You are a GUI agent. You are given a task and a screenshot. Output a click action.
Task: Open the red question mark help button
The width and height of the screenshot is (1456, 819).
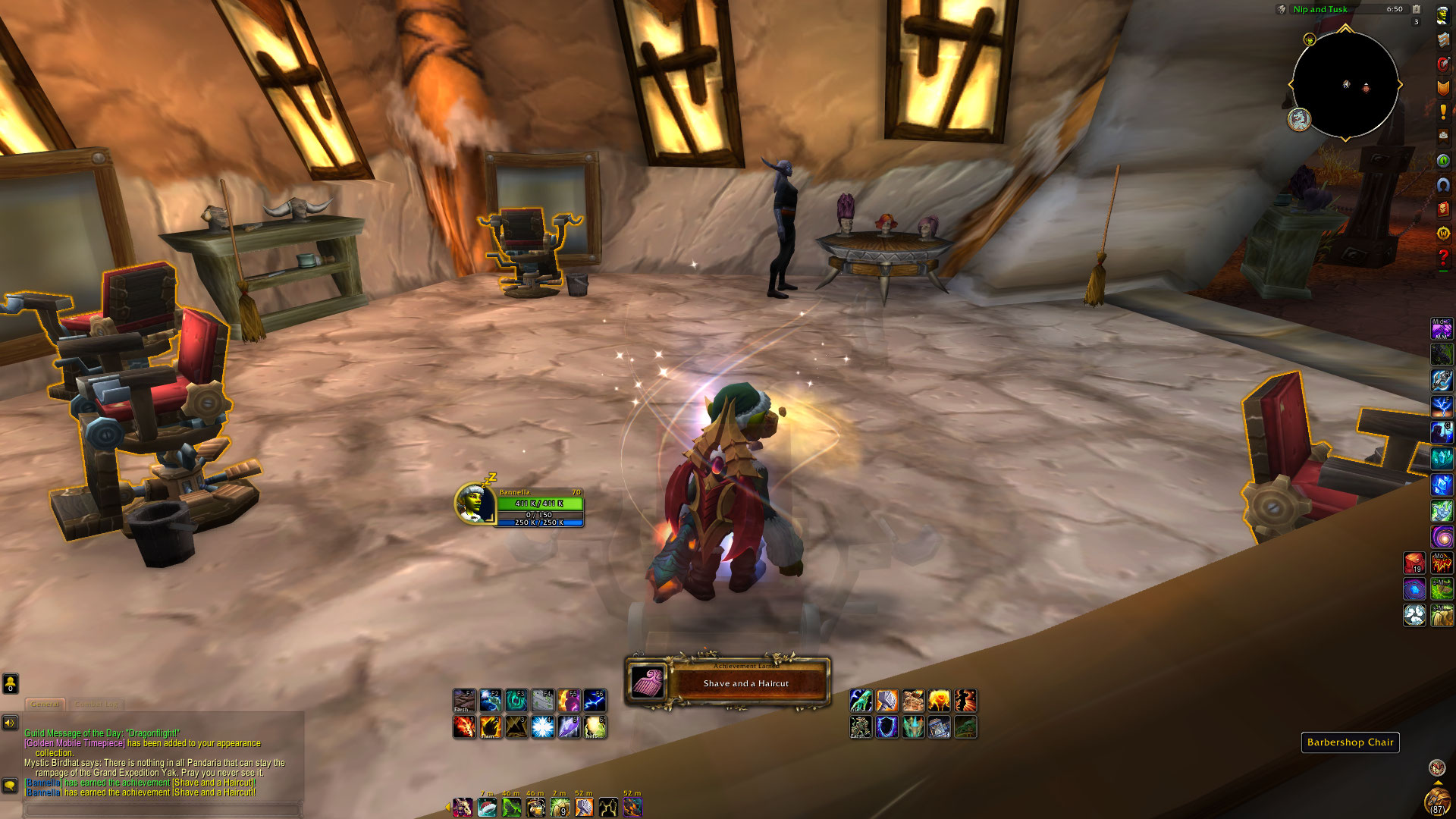click(1442, 258)
